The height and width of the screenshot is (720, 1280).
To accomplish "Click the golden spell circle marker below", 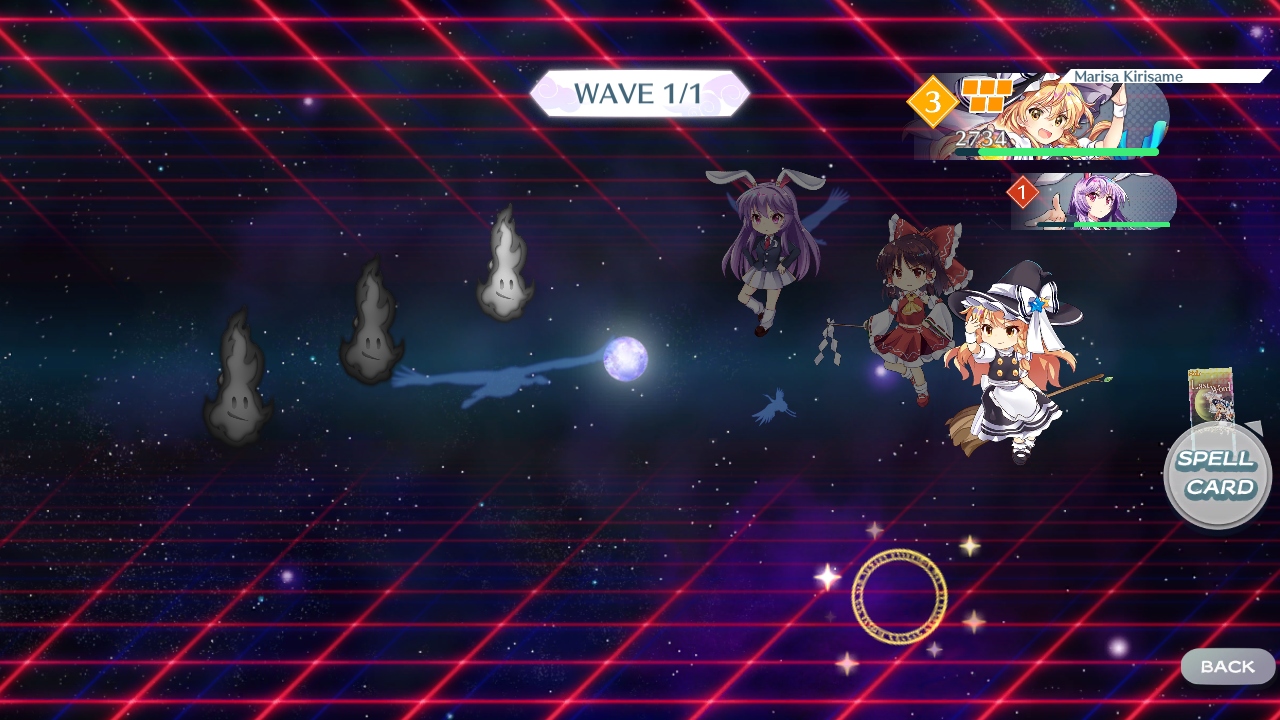I will (x=900, y=597).
